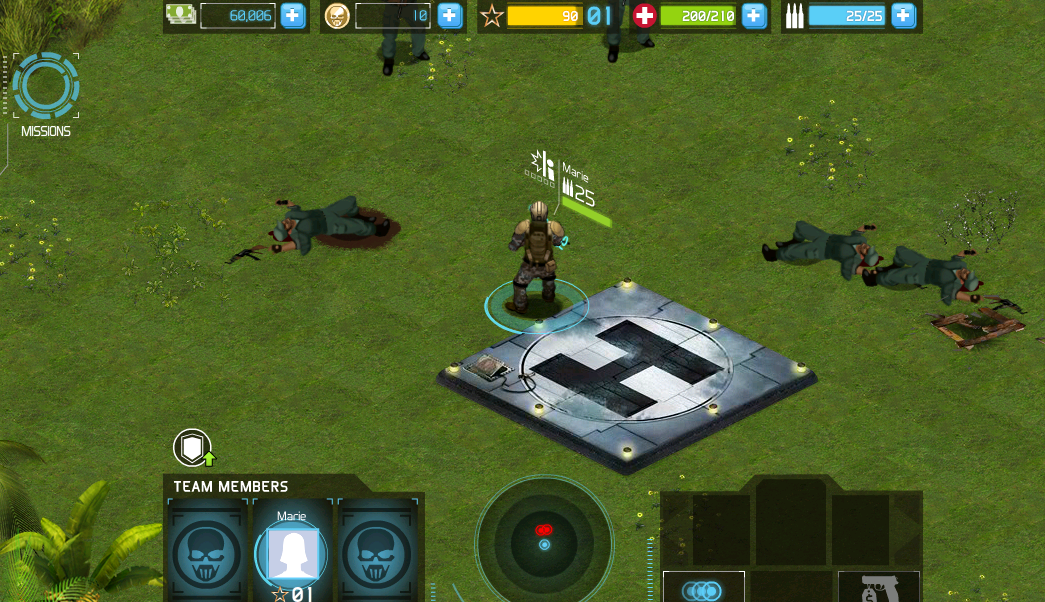Viewport: 1045px width, 602px height.
Task: Select the pistol weapon shop slot
Action: tap(878, 588)
